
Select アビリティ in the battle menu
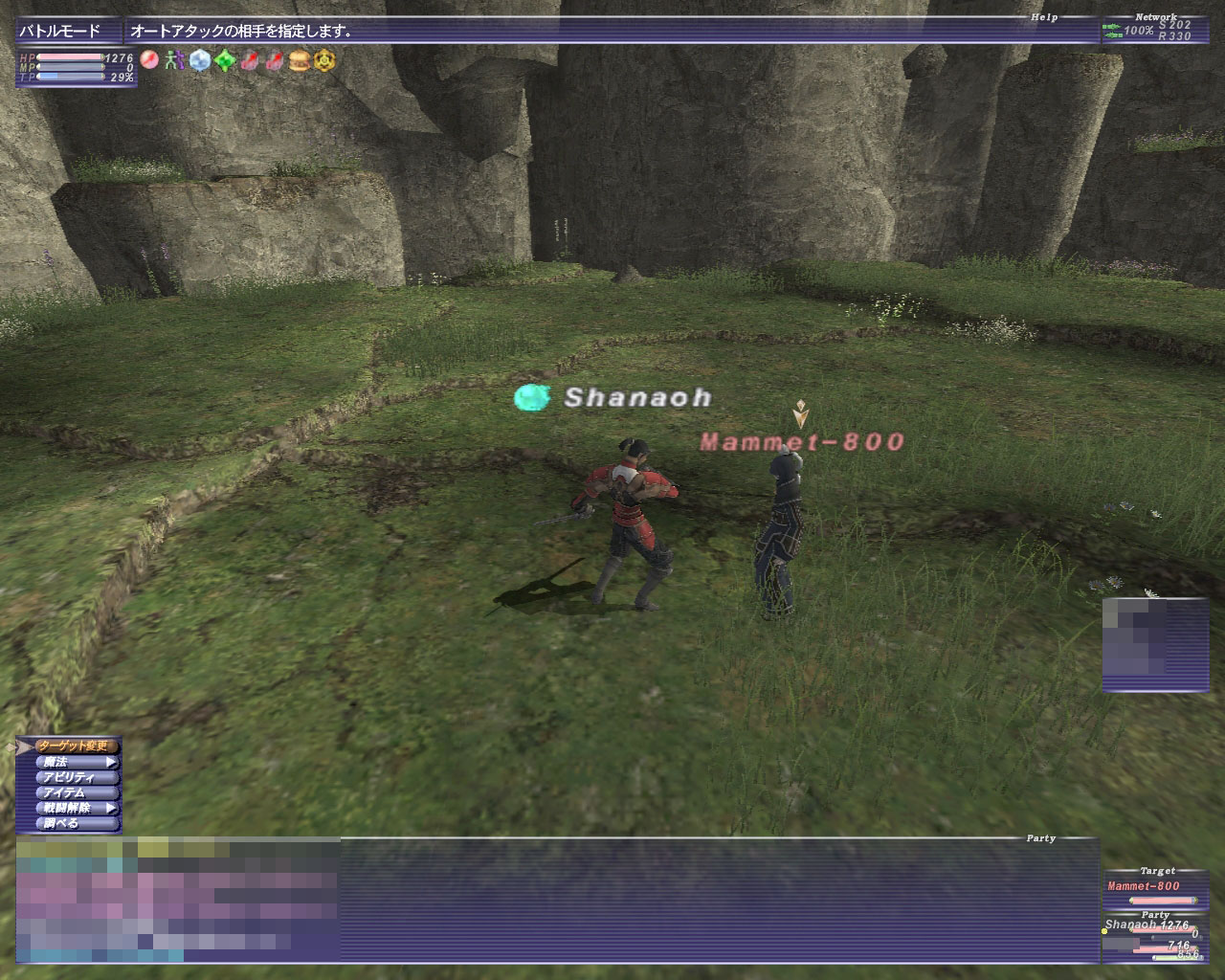pos(77,777)
